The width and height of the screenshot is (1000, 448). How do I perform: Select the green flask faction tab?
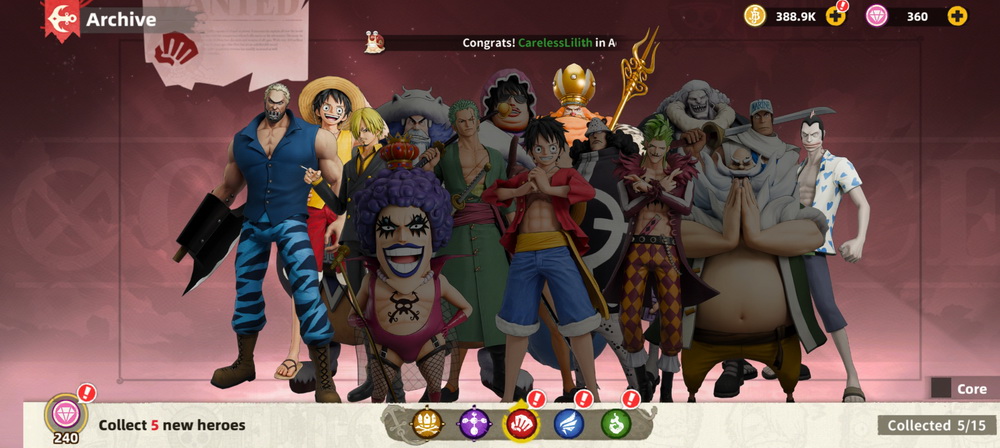(x=616, y=424)
